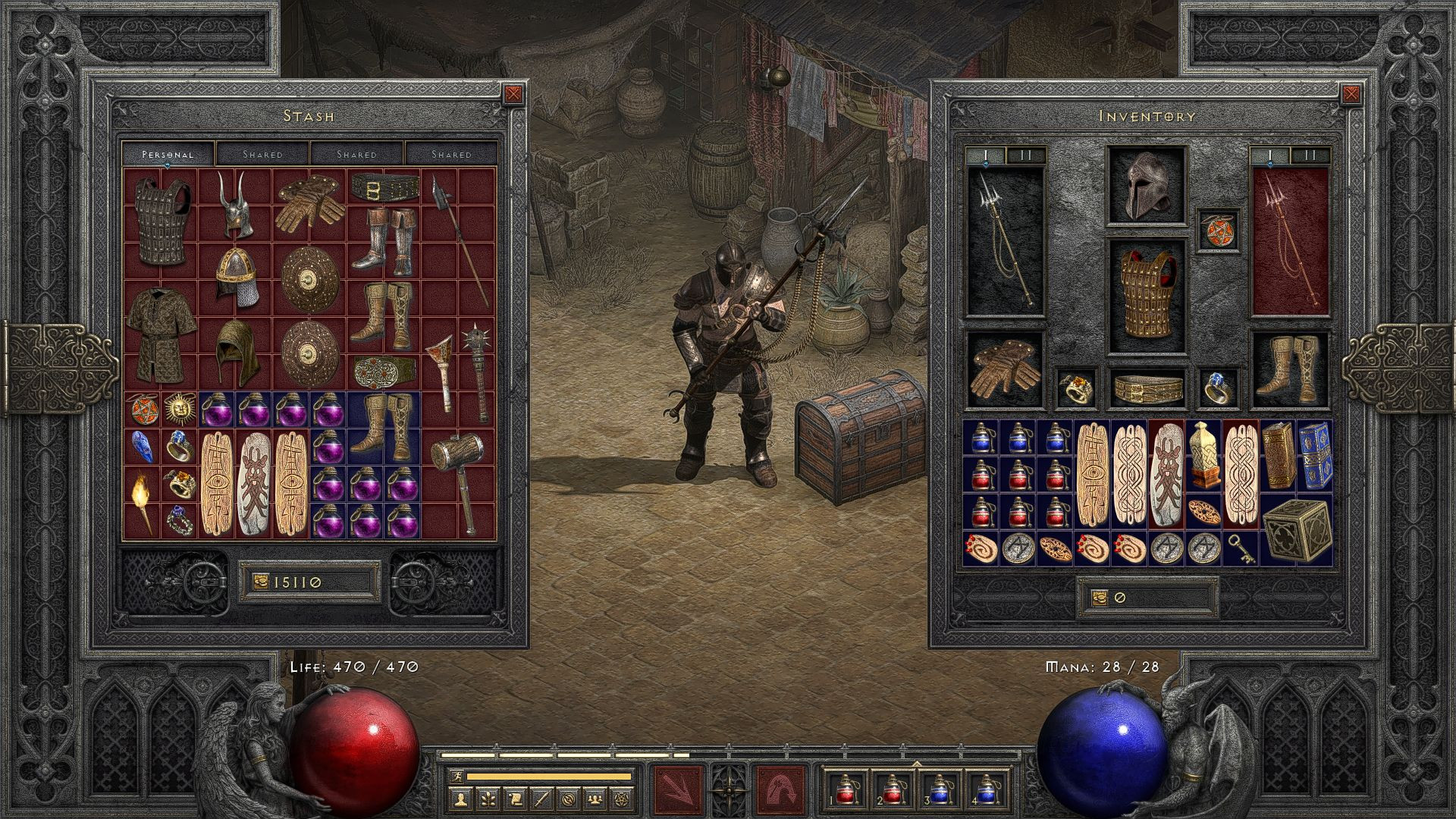Switch to the Personal stash tab

click(x=168, y=154)
